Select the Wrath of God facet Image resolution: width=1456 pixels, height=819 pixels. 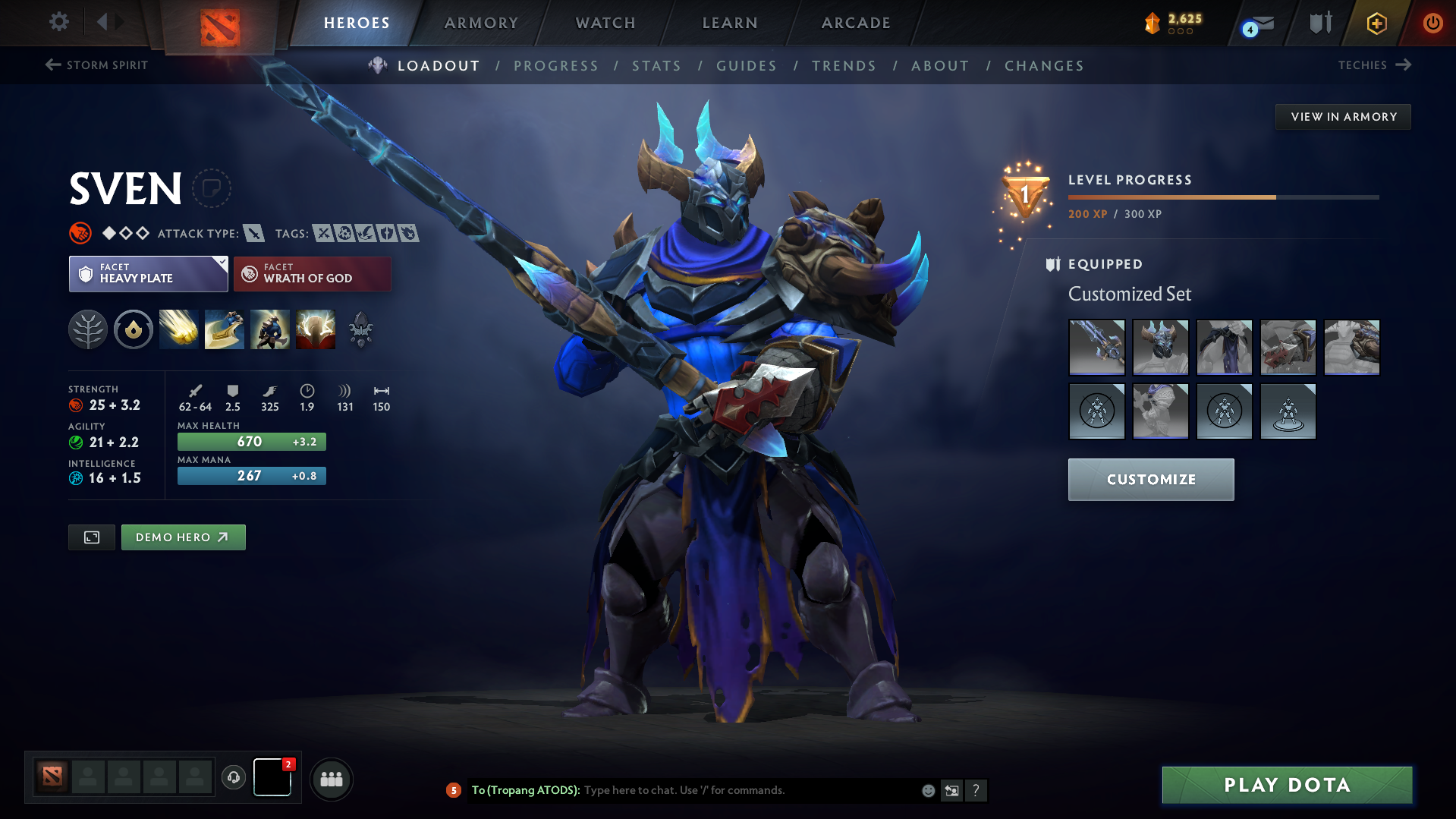(312, 273)
